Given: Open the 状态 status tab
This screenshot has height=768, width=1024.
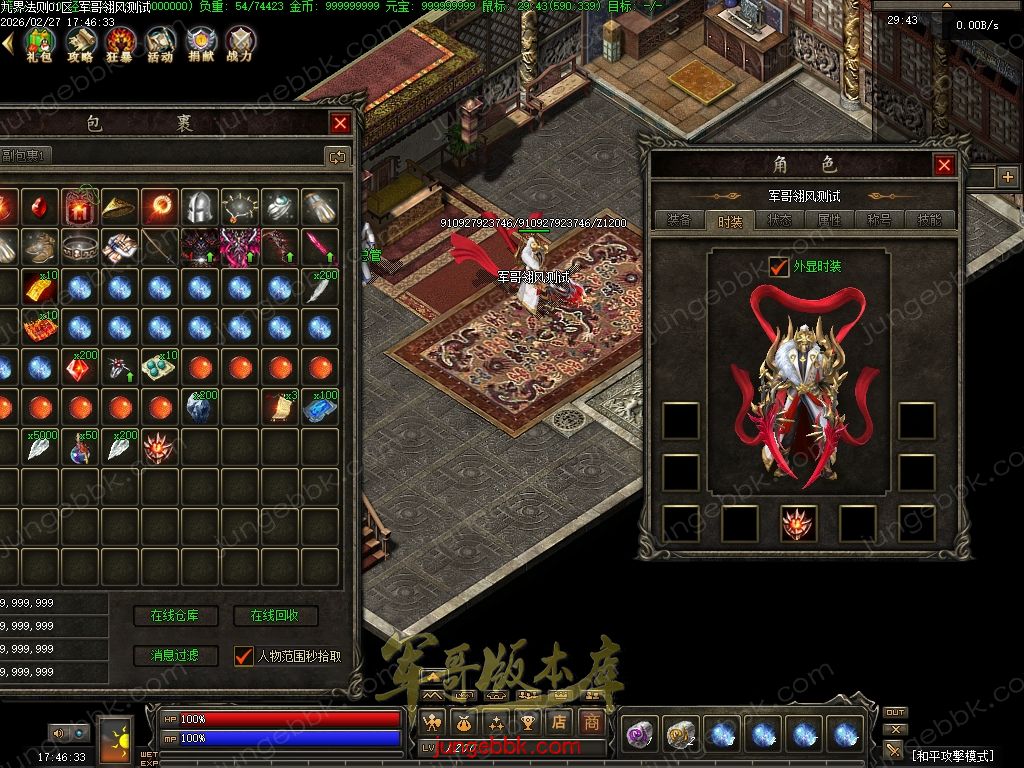Looking at the screenshot, I should [x=780, y=220].
